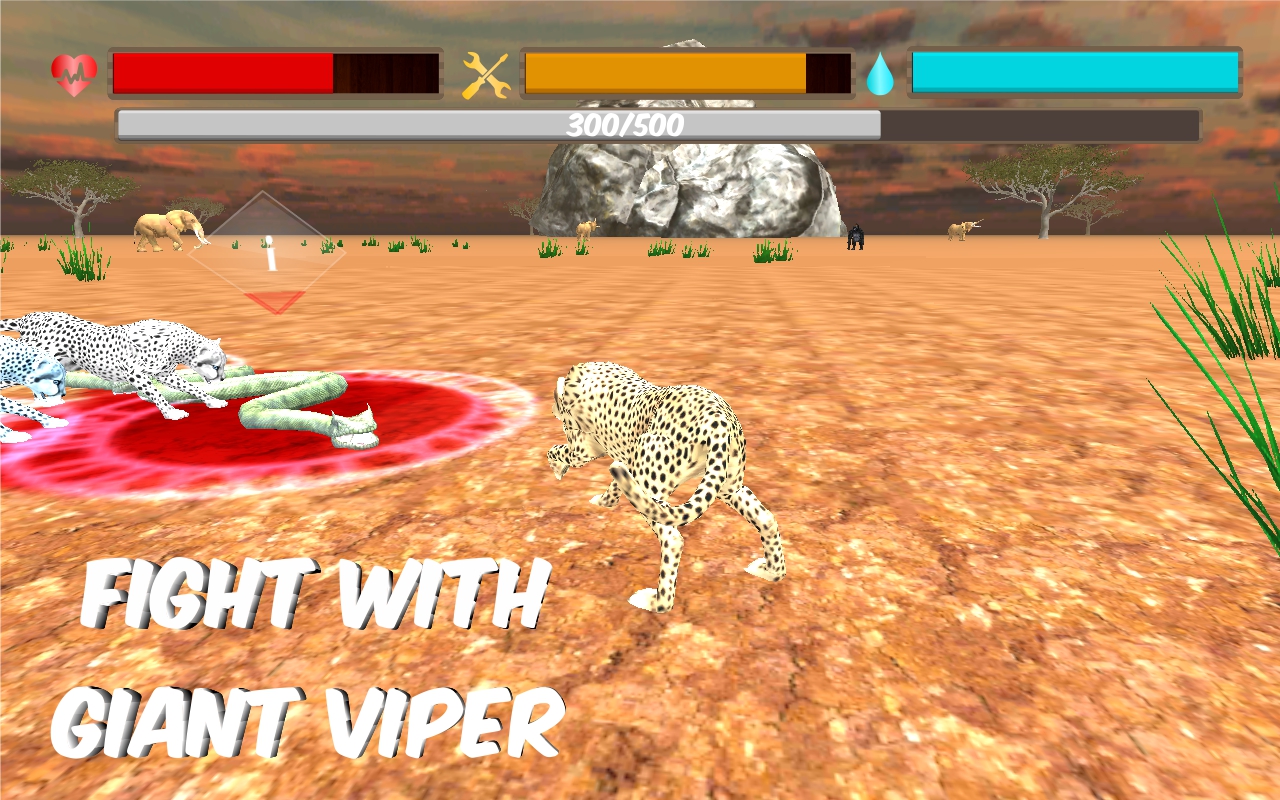The width and height of the screenshot is (1280, 800).
Task: Click the red health bar
Action: pos(220,70)
